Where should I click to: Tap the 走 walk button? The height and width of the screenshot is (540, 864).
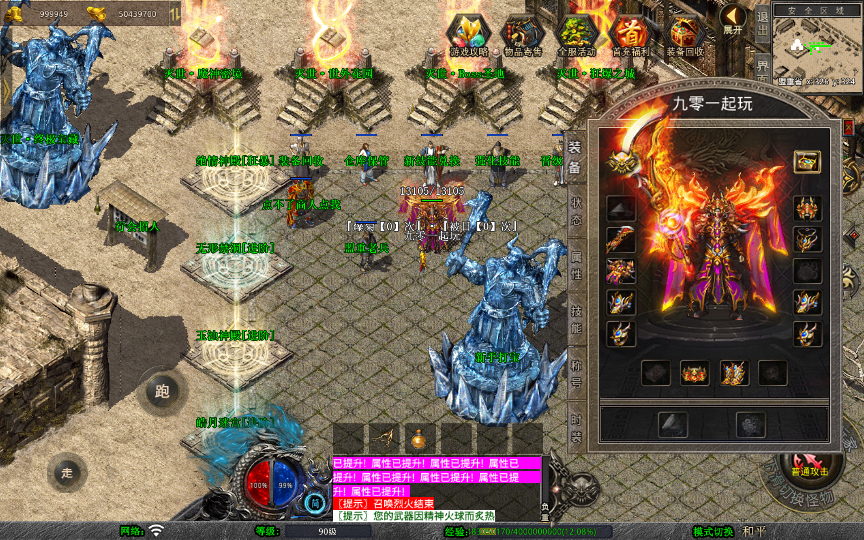click(x=68, y=472)
